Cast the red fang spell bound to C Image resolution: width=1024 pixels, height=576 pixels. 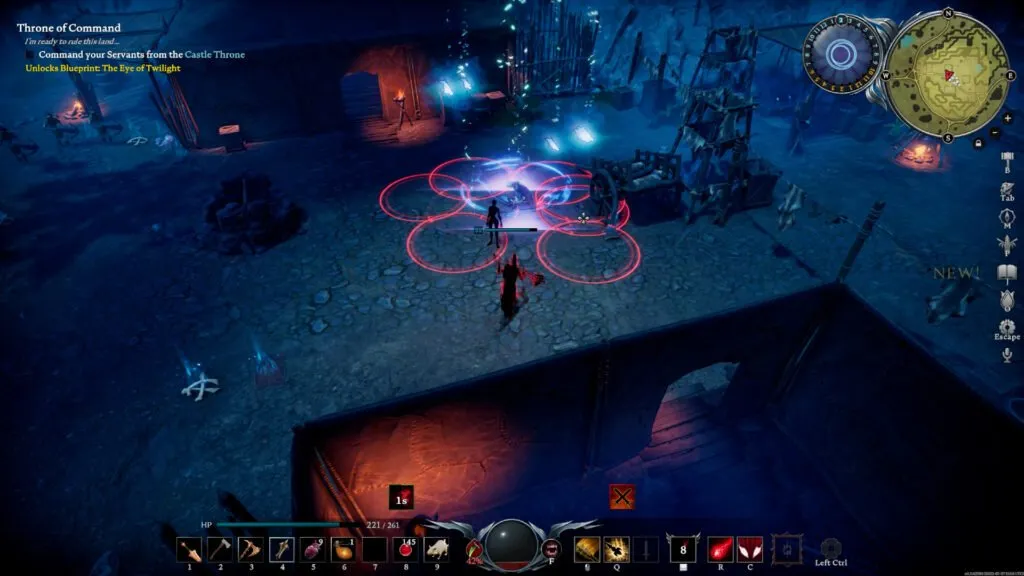tap(750, 548)
